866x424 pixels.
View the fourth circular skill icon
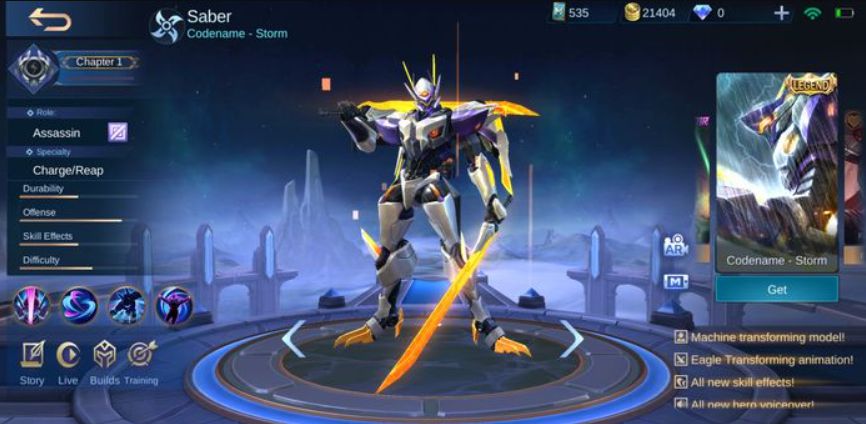[174, 305]
